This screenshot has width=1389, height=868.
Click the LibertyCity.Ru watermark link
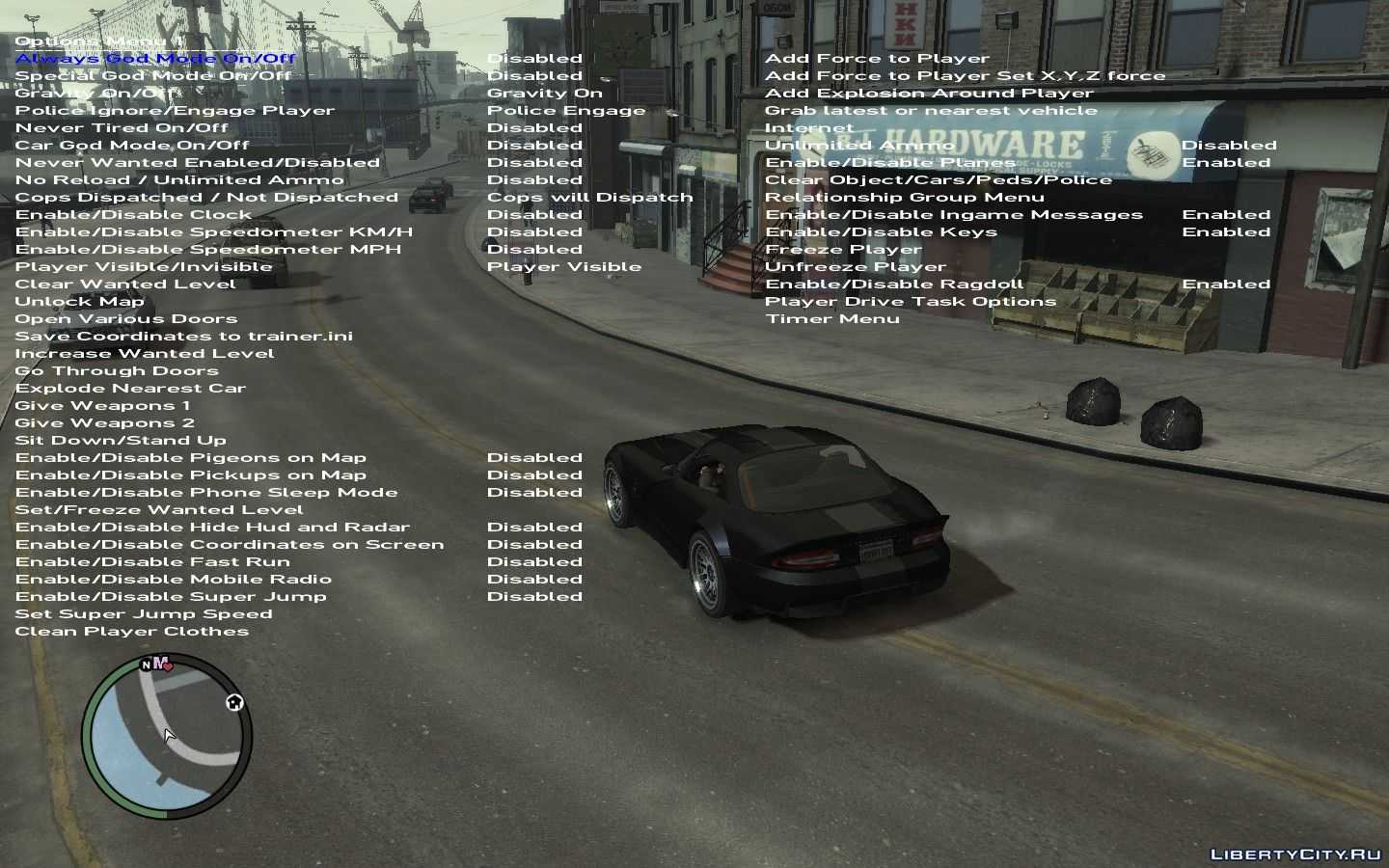(1295, 854)
